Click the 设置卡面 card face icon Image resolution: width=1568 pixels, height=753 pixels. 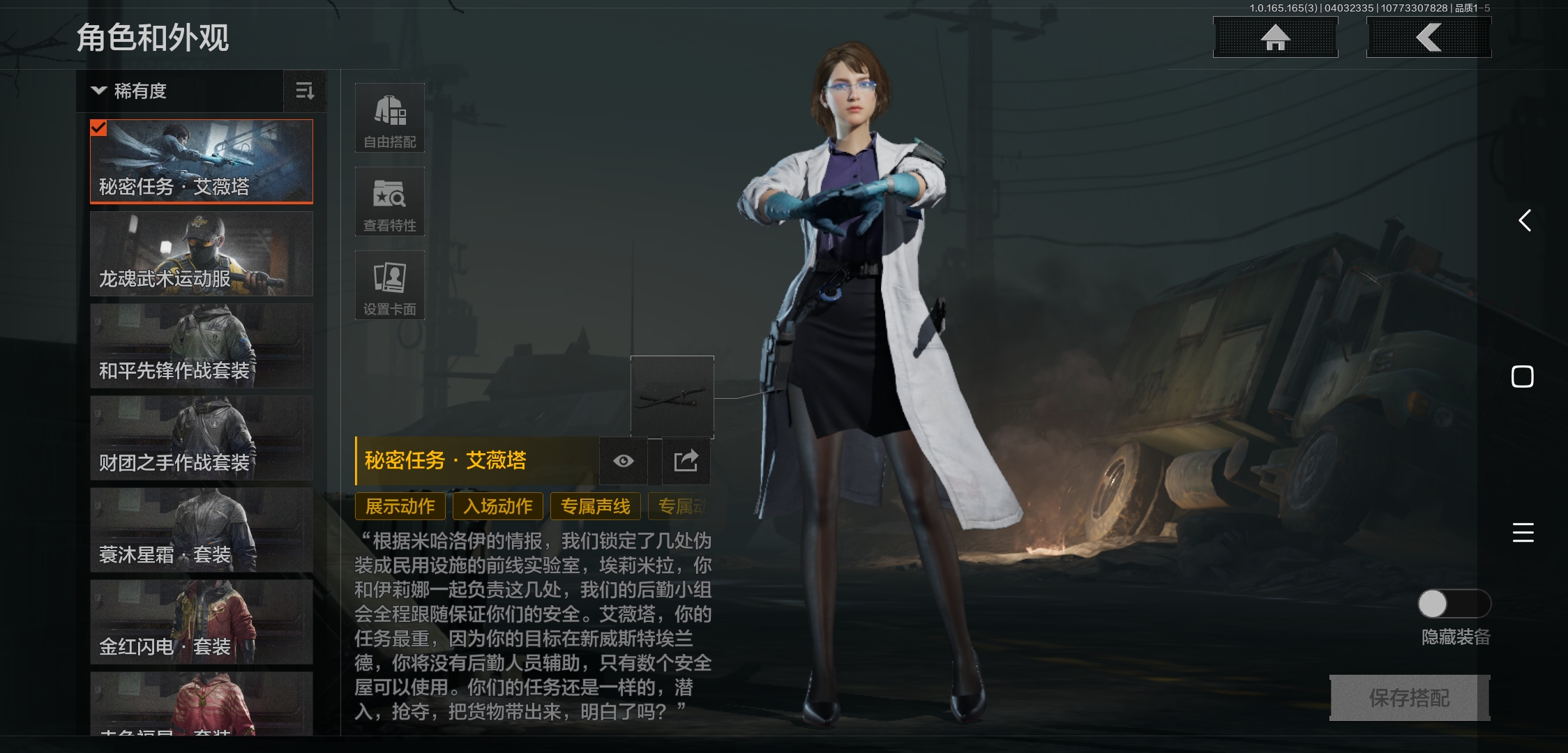pyautogui.click(x=390, y=284)
